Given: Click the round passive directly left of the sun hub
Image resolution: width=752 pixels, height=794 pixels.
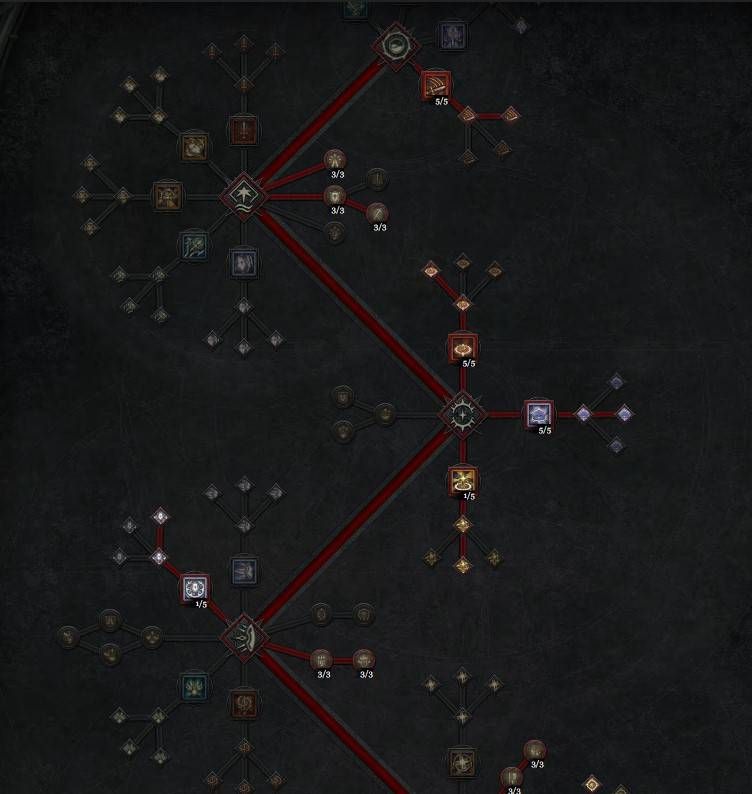Looking at the screenshot, I should 385,413.
